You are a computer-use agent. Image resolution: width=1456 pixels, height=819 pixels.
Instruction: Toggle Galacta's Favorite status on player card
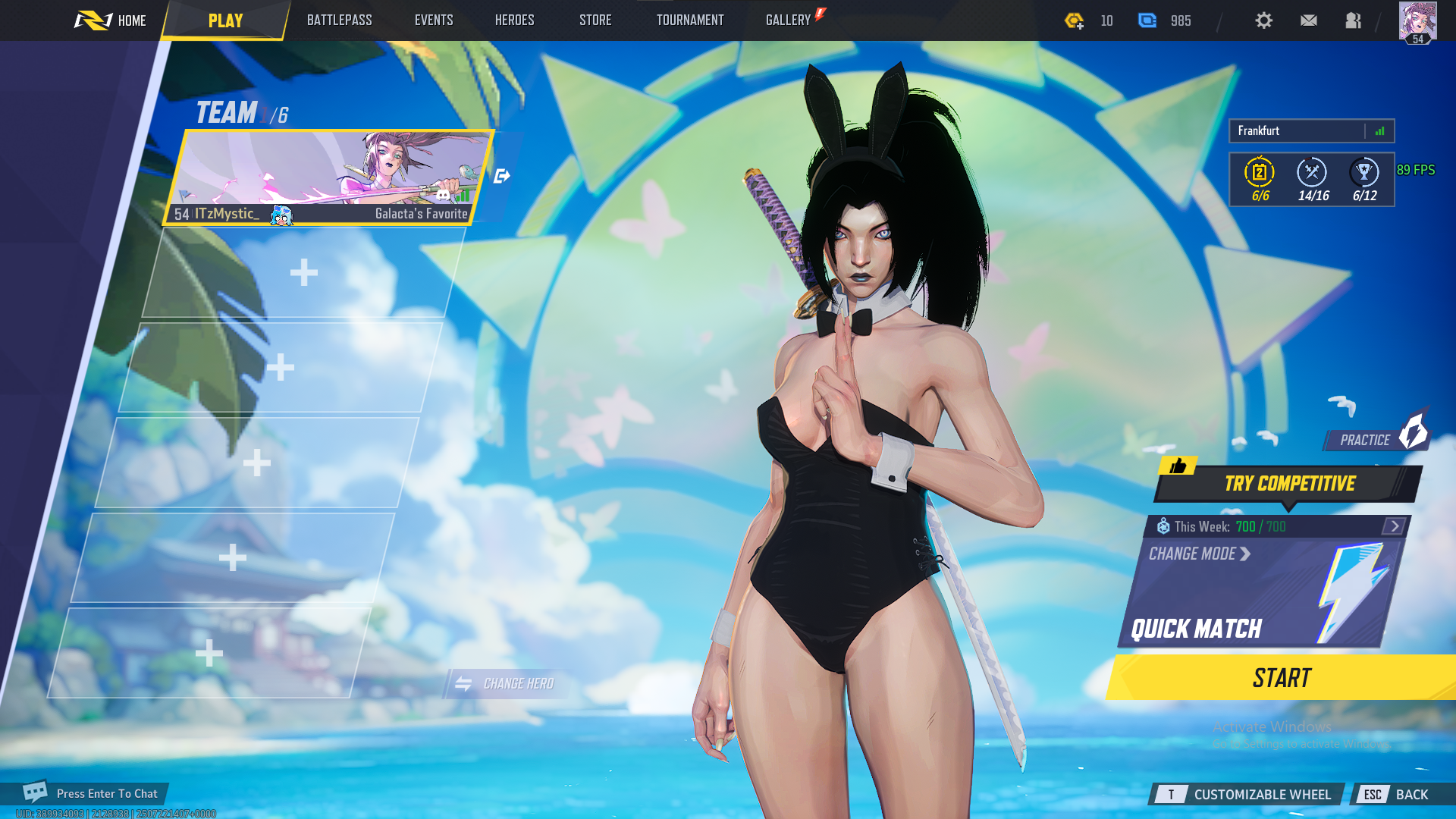[x=422, y=215]
